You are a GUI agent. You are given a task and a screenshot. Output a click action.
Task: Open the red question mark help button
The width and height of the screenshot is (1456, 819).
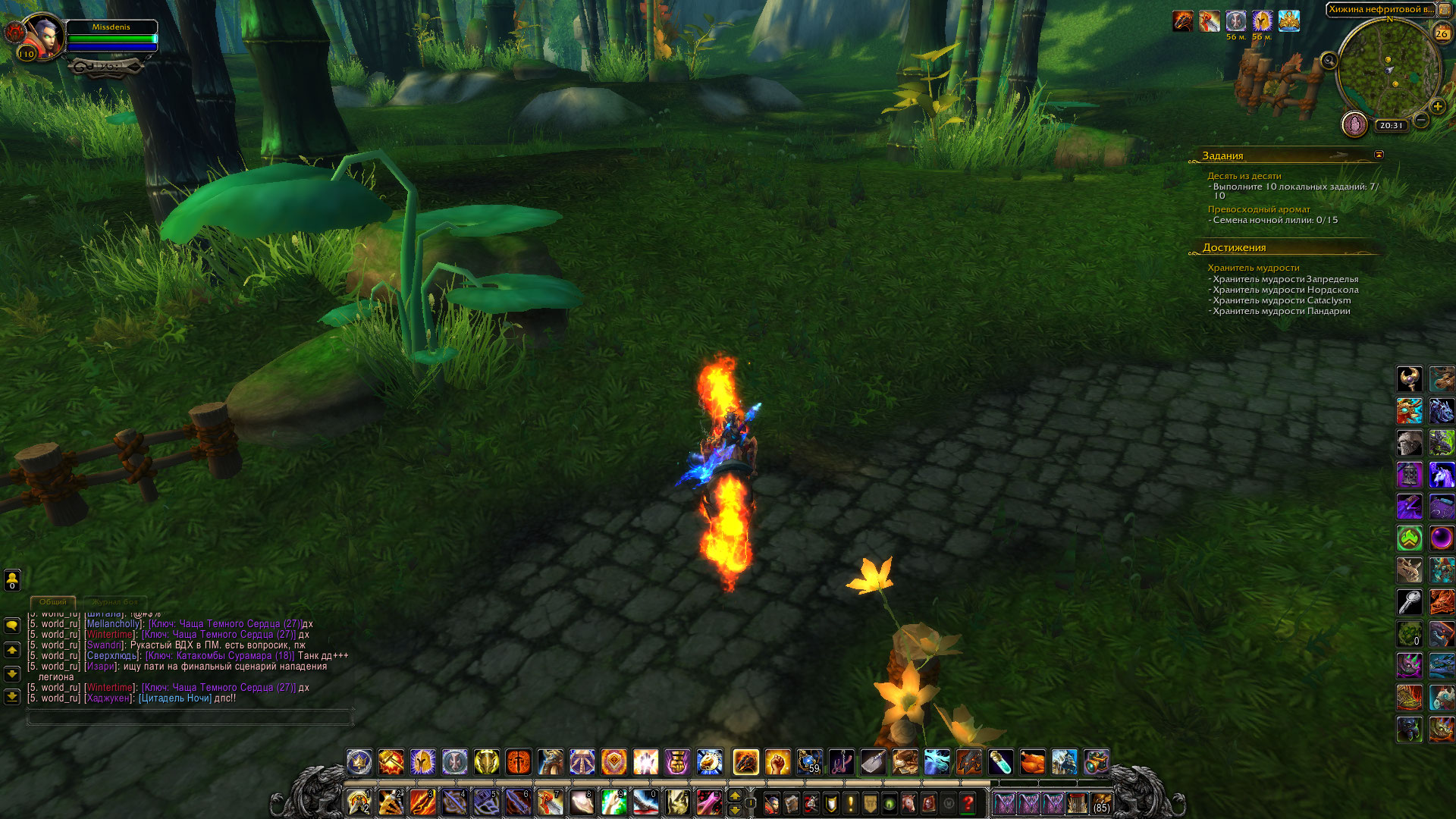tap(968, 803)
